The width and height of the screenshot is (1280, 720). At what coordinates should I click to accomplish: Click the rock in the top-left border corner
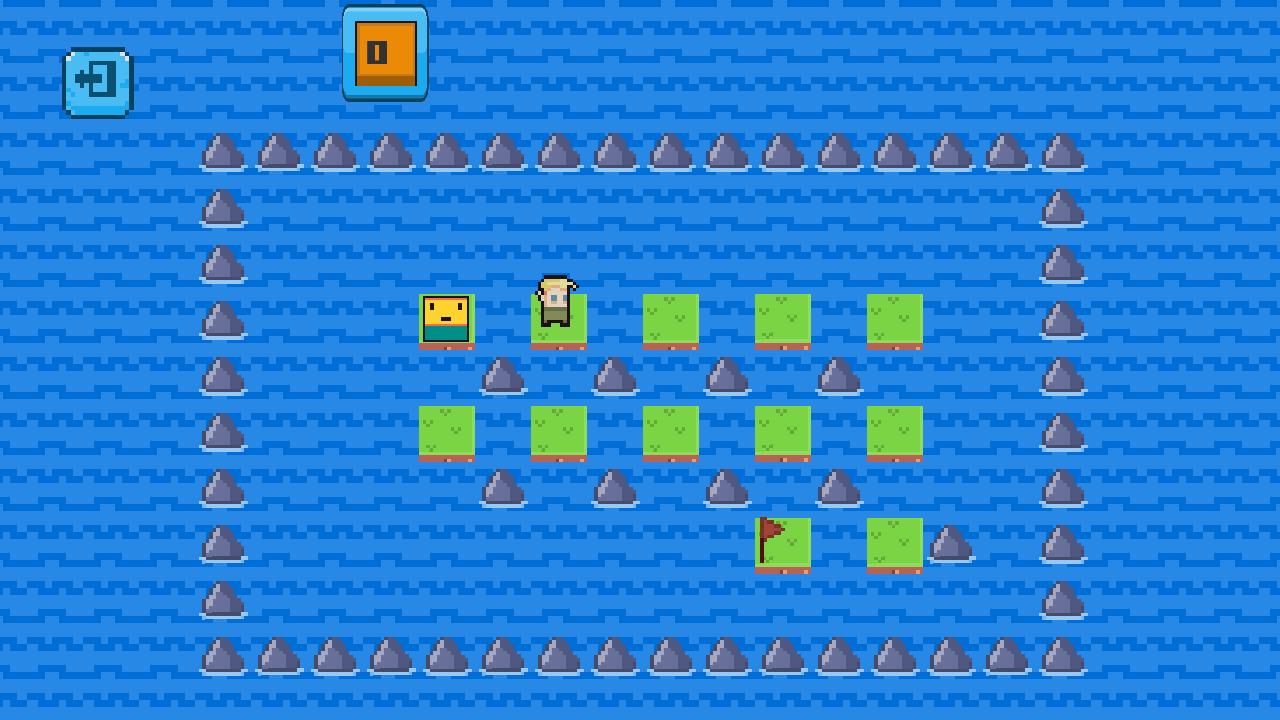[x=222, y=152]
